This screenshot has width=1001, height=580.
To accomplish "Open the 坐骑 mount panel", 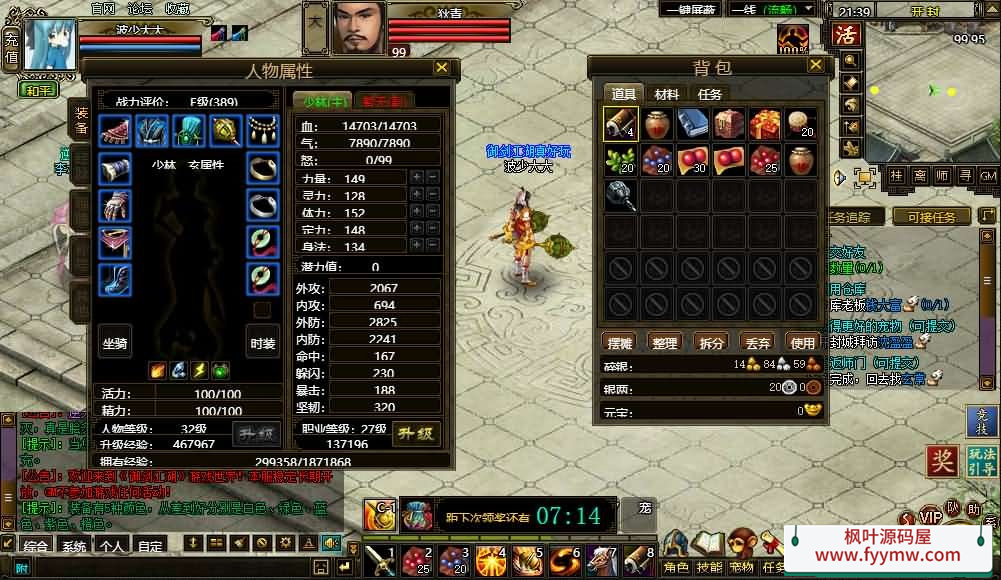I will click(115, 343).
